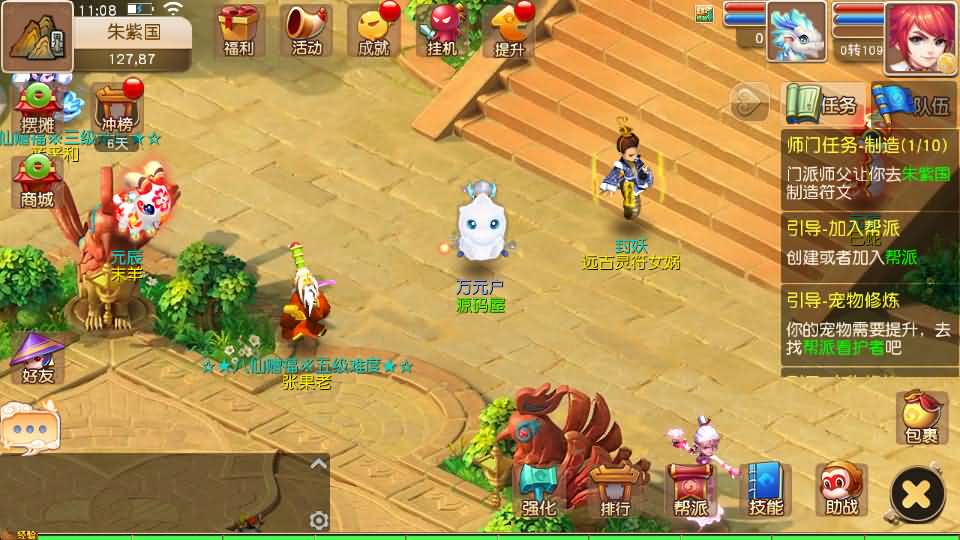Open the 活动 events horn icon
960x540 pixels.
point(306,30)
